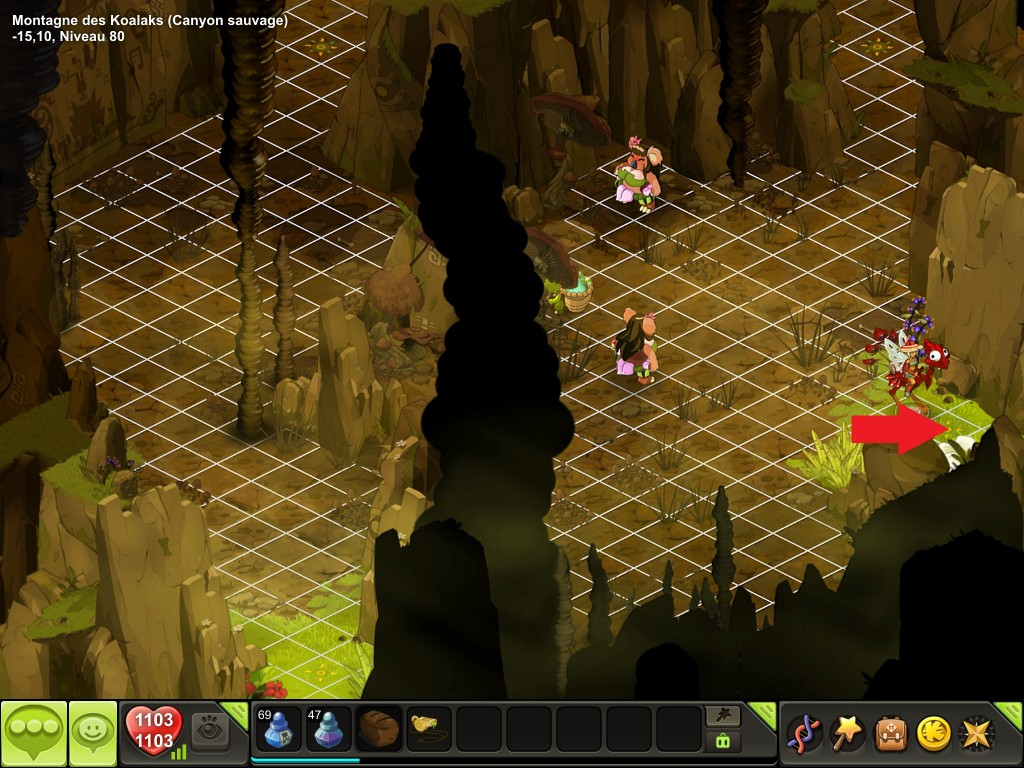The height and width of the screenshot is (768, 1024).
Task: Use the blue potion with 47 charges
Action: (x=328, y=729)
